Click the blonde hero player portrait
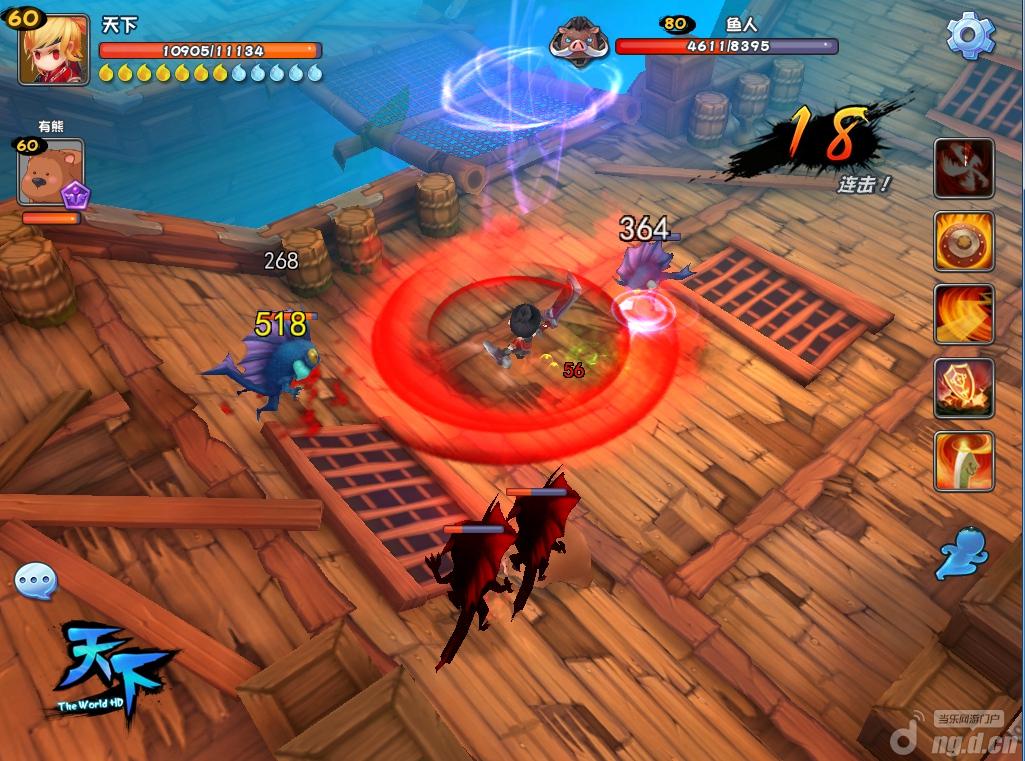 [54, 48]
